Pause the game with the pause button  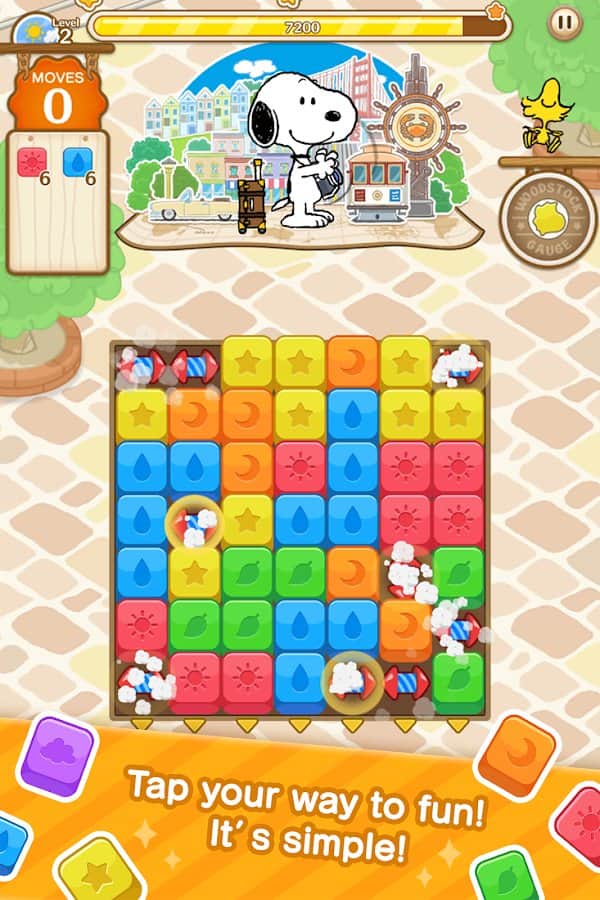click(x=564, y=20)
